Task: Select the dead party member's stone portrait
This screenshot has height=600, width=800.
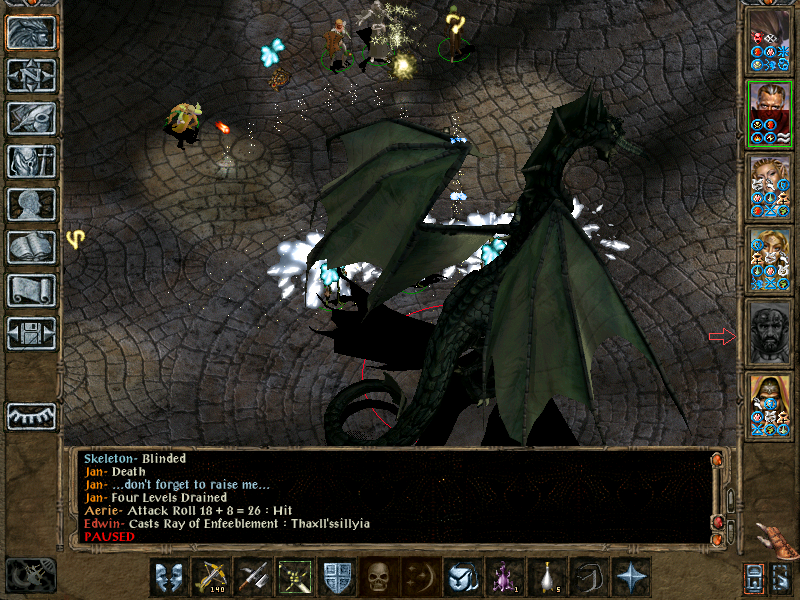Action: (x=770, y=335)
